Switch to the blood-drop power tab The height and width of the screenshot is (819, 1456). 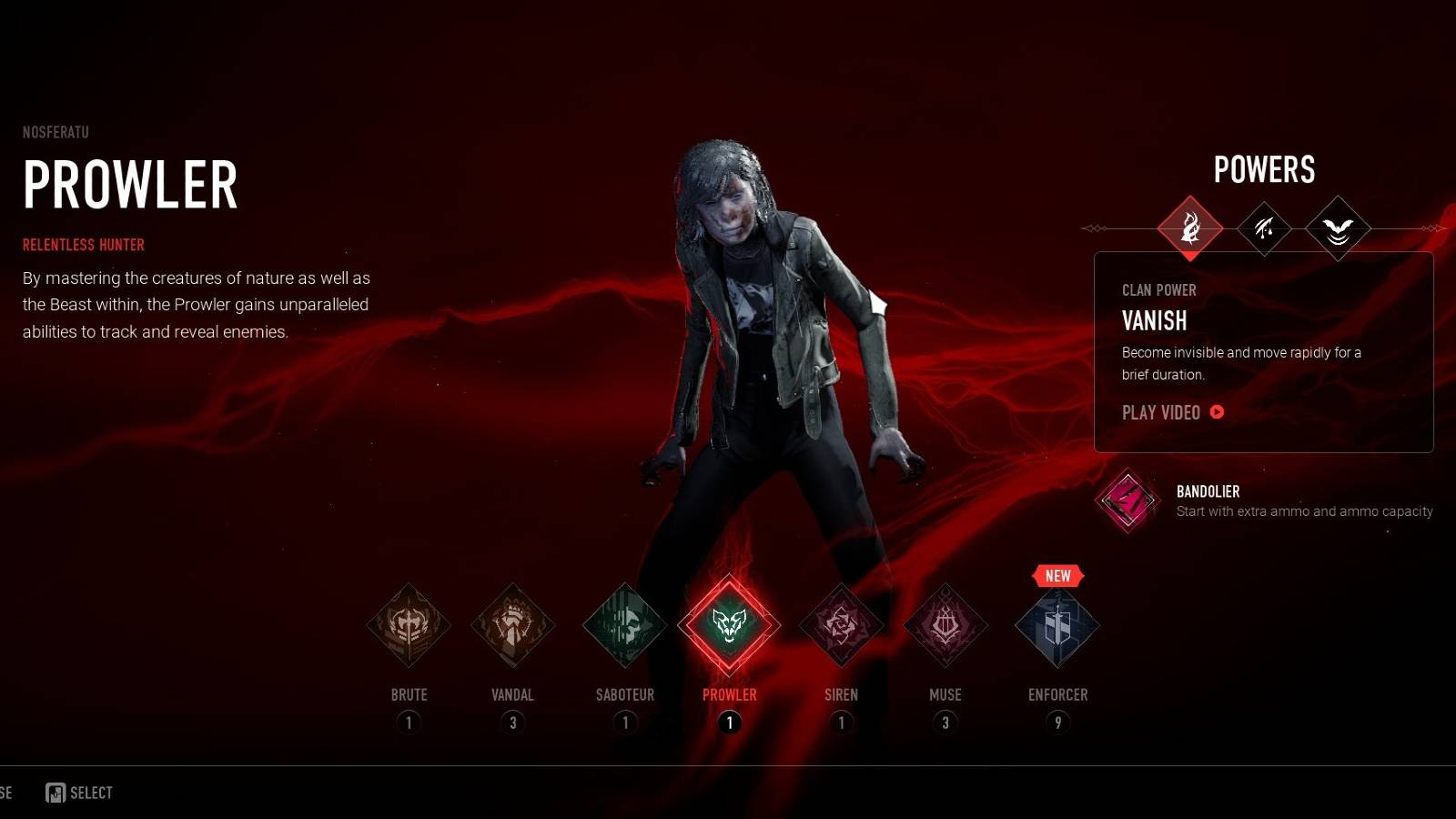[x=1265, y=229]
